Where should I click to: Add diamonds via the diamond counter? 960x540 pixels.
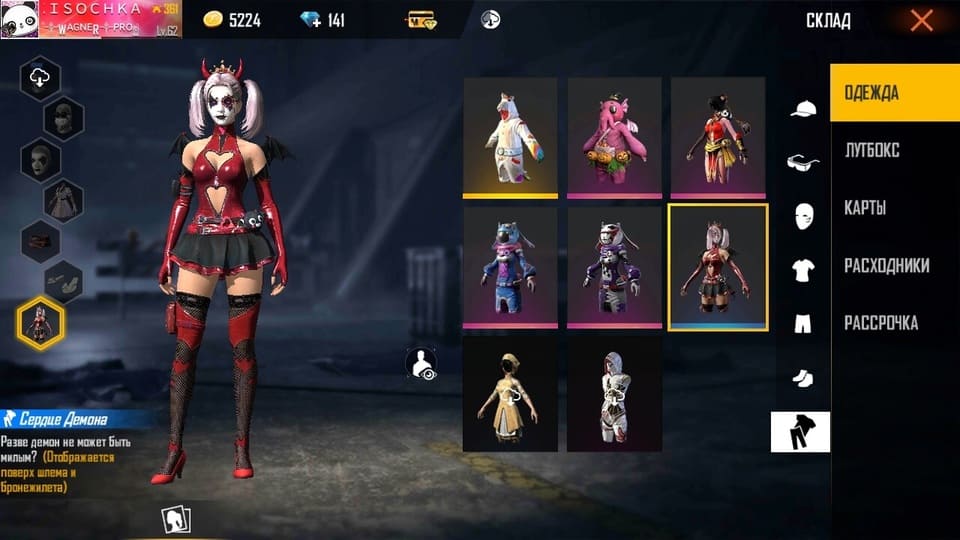(322, 20)
